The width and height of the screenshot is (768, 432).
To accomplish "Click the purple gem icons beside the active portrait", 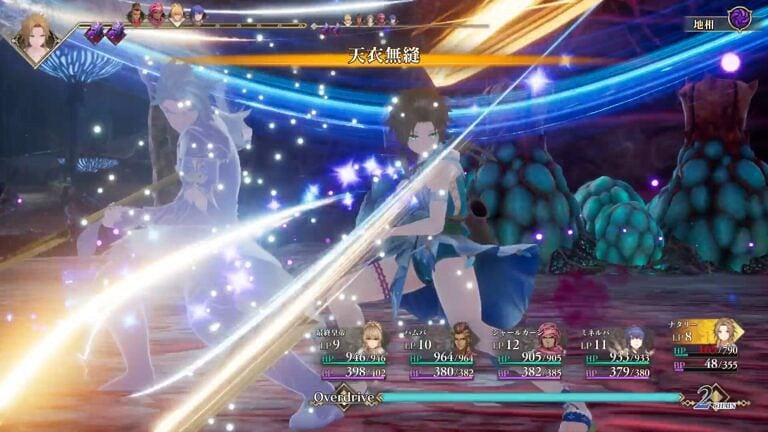I will [104, 33].
